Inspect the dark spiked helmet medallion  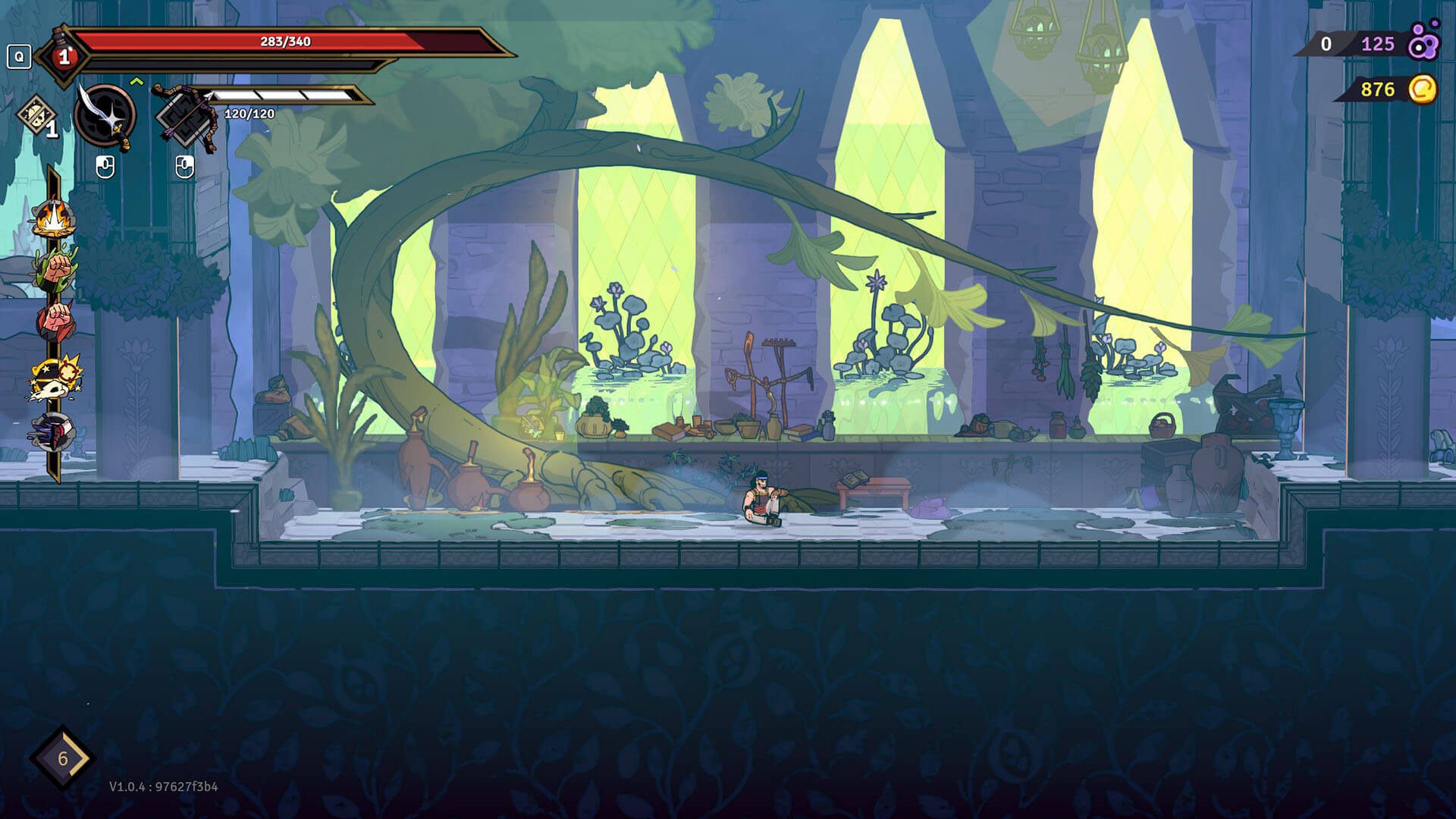pyautogui.click(x=55, y=434)
